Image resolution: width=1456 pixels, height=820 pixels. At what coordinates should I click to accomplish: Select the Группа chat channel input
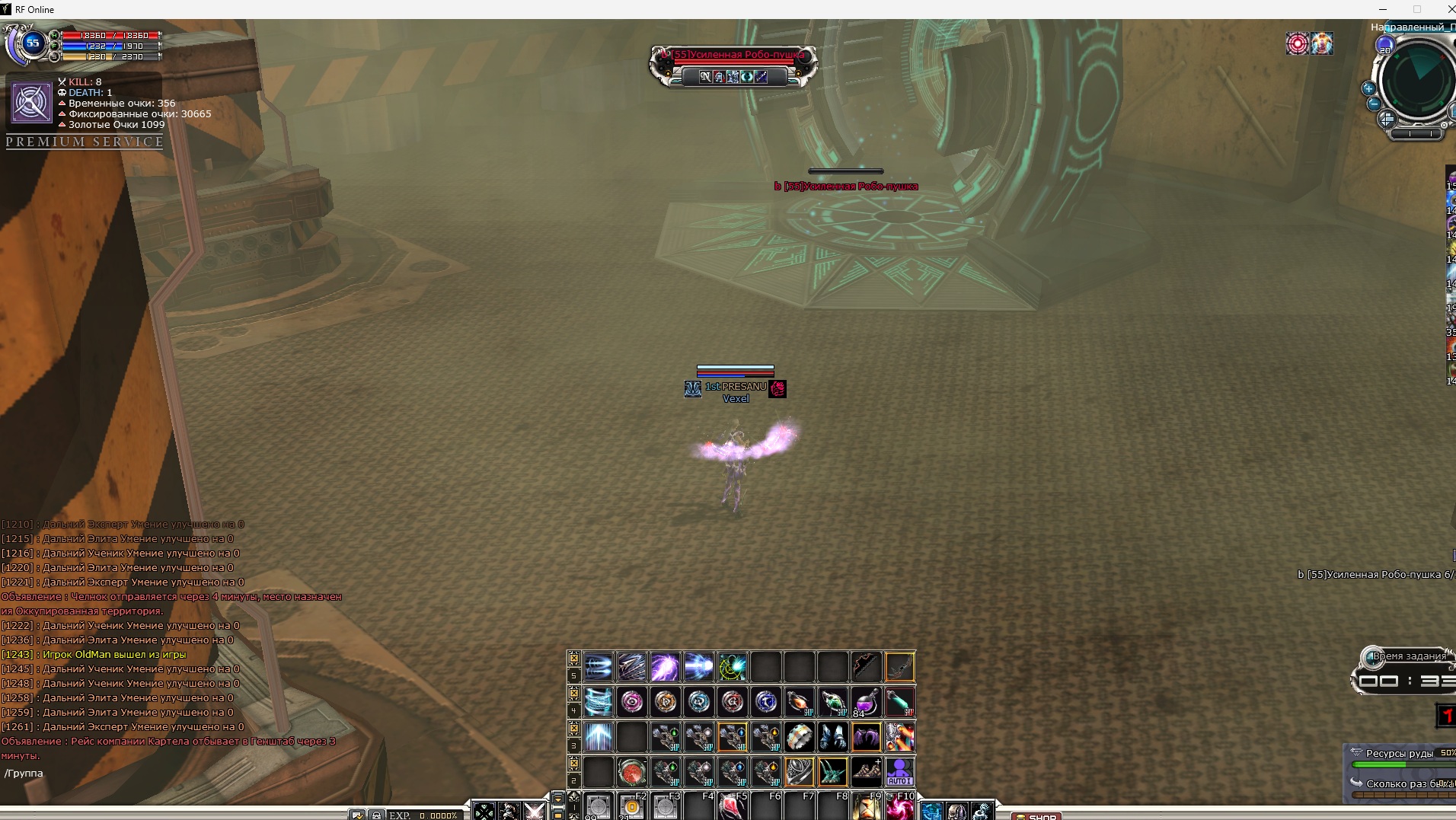[24, 774]
